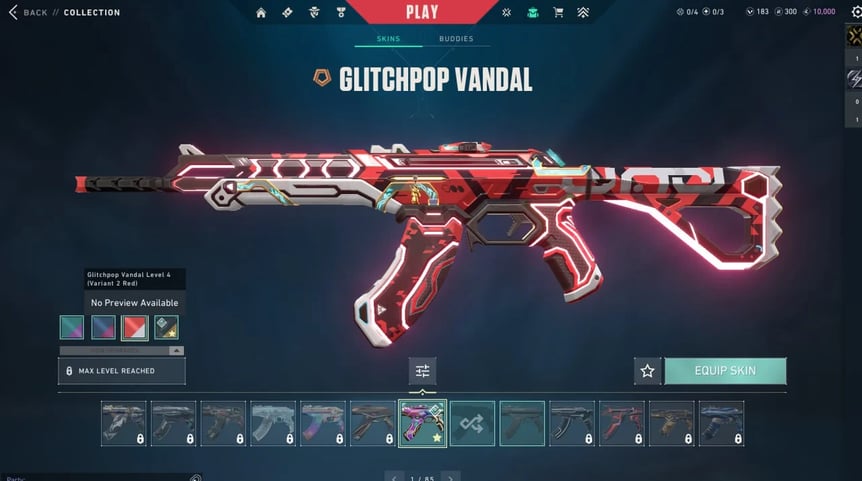Open the skin filter options

tap(422, 371)
